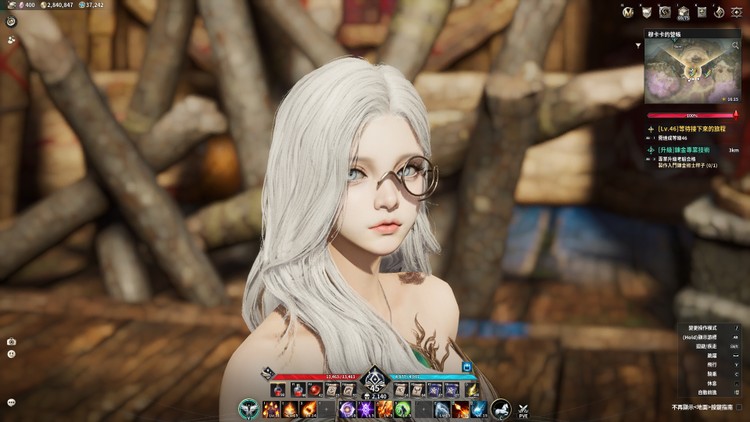Viewport: 750px width, 422px height.
Task: Click the camera icon on left edge
Action: [10, 342]
